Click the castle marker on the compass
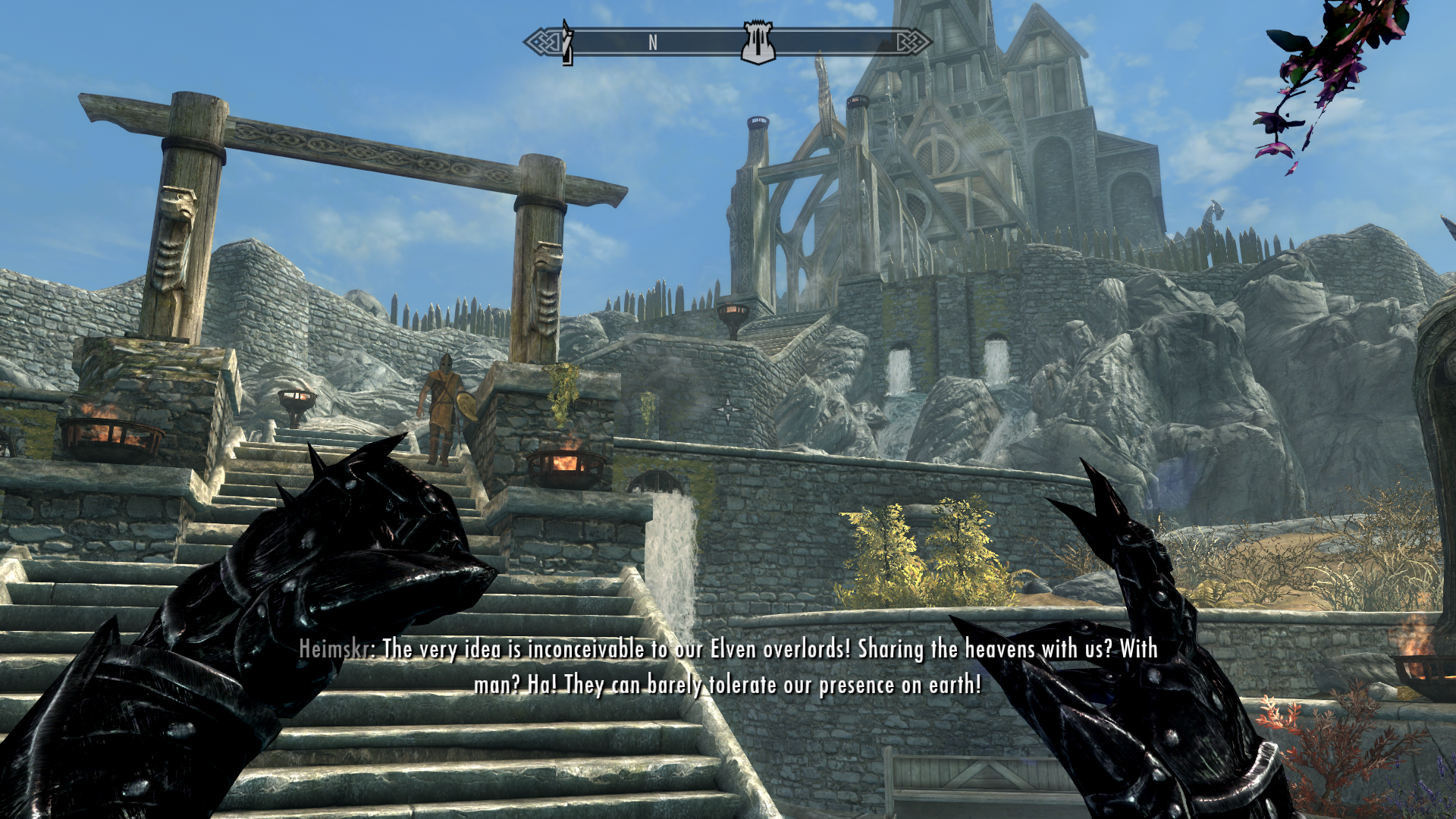 pyautogui.click(x=757, y=43)
